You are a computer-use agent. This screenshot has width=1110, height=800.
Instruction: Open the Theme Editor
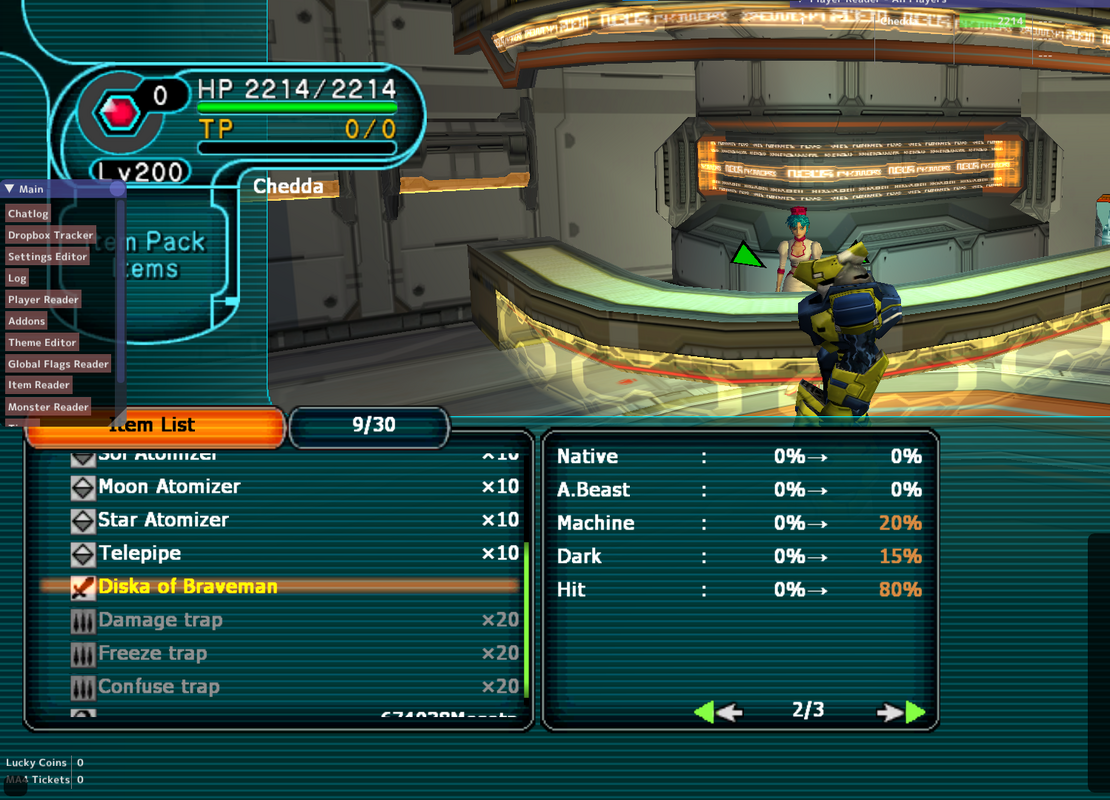pyautogui.click(x=42, y=343)
